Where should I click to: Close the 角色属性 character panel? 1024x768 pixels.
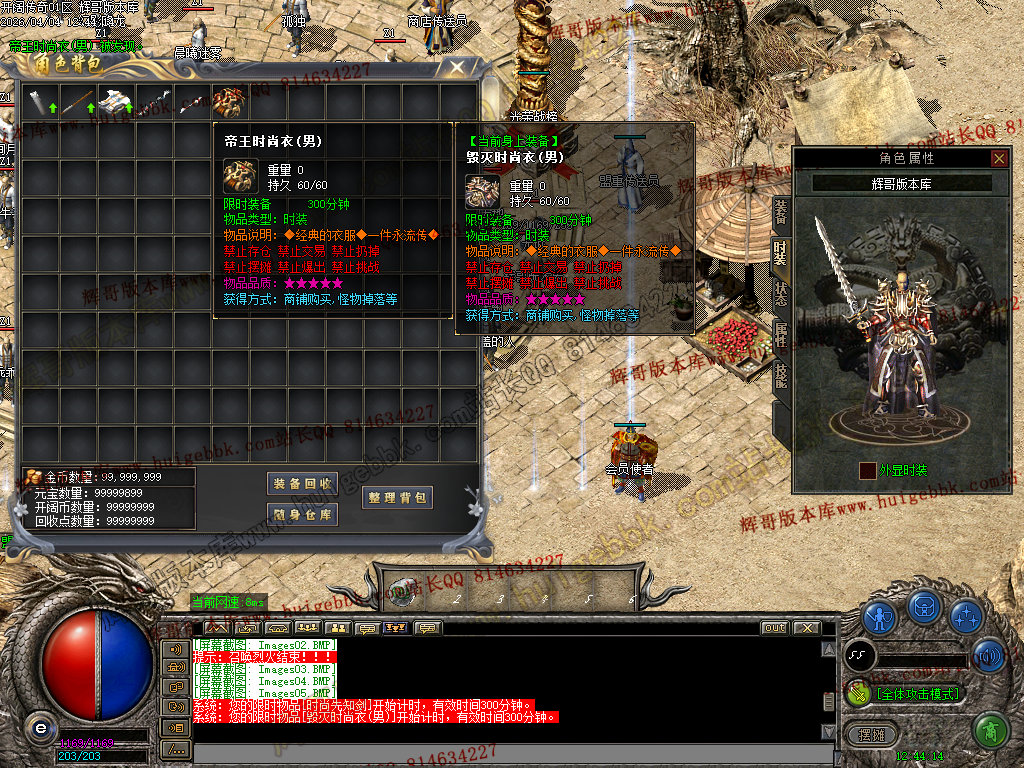click(999, 158)
